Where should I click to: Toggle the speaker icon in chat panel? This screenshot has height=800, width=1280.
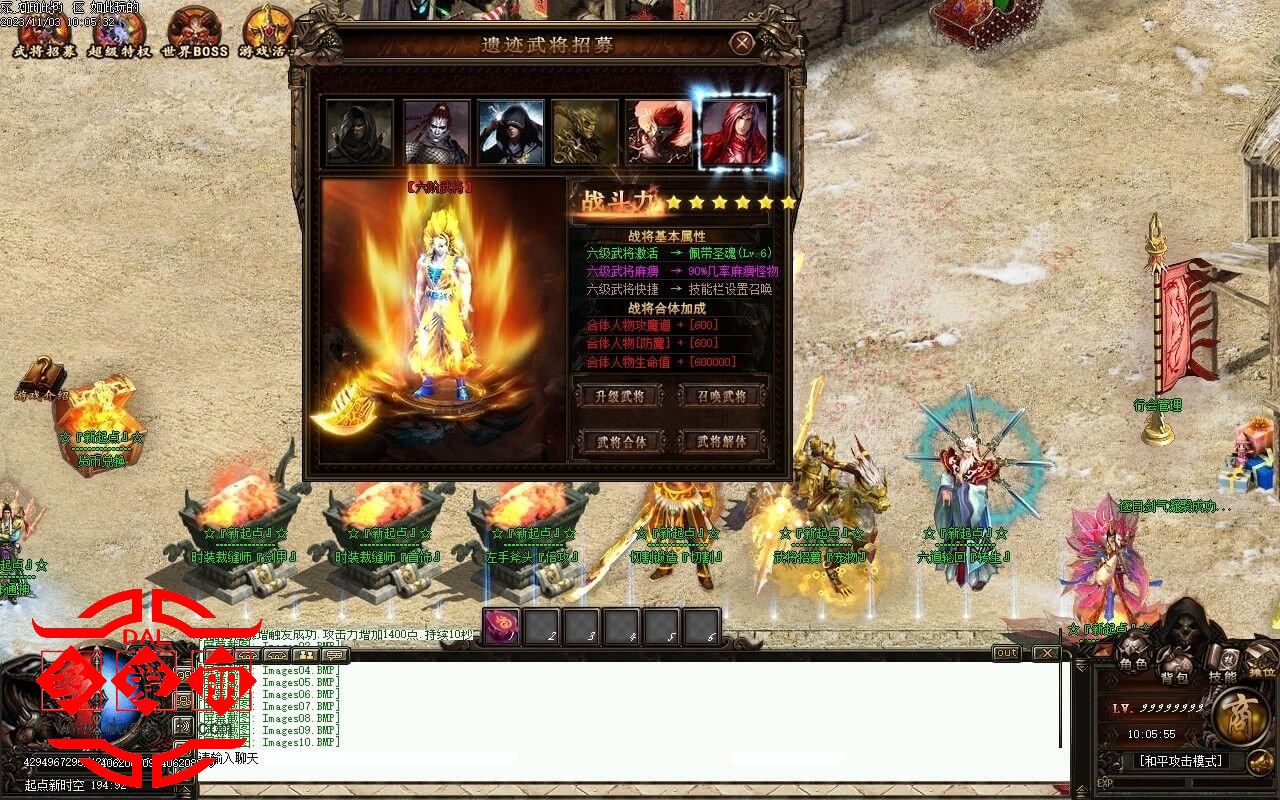click(x=181, y=728)
